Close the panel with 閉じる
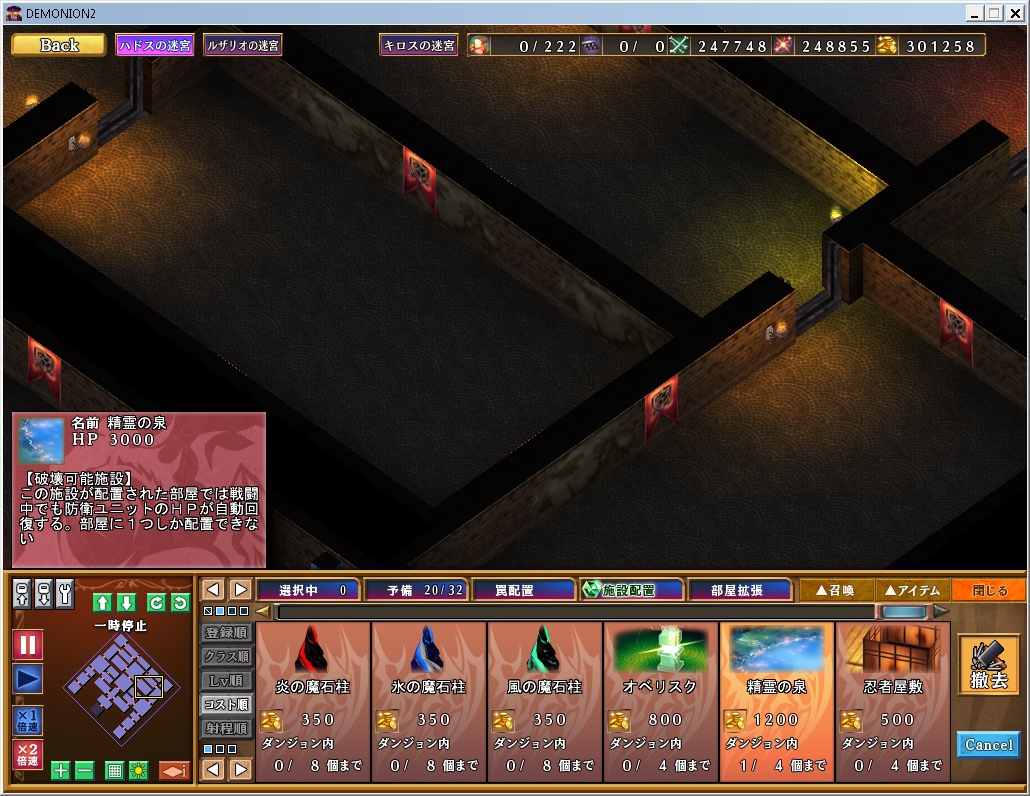 (x=988, y=590)
